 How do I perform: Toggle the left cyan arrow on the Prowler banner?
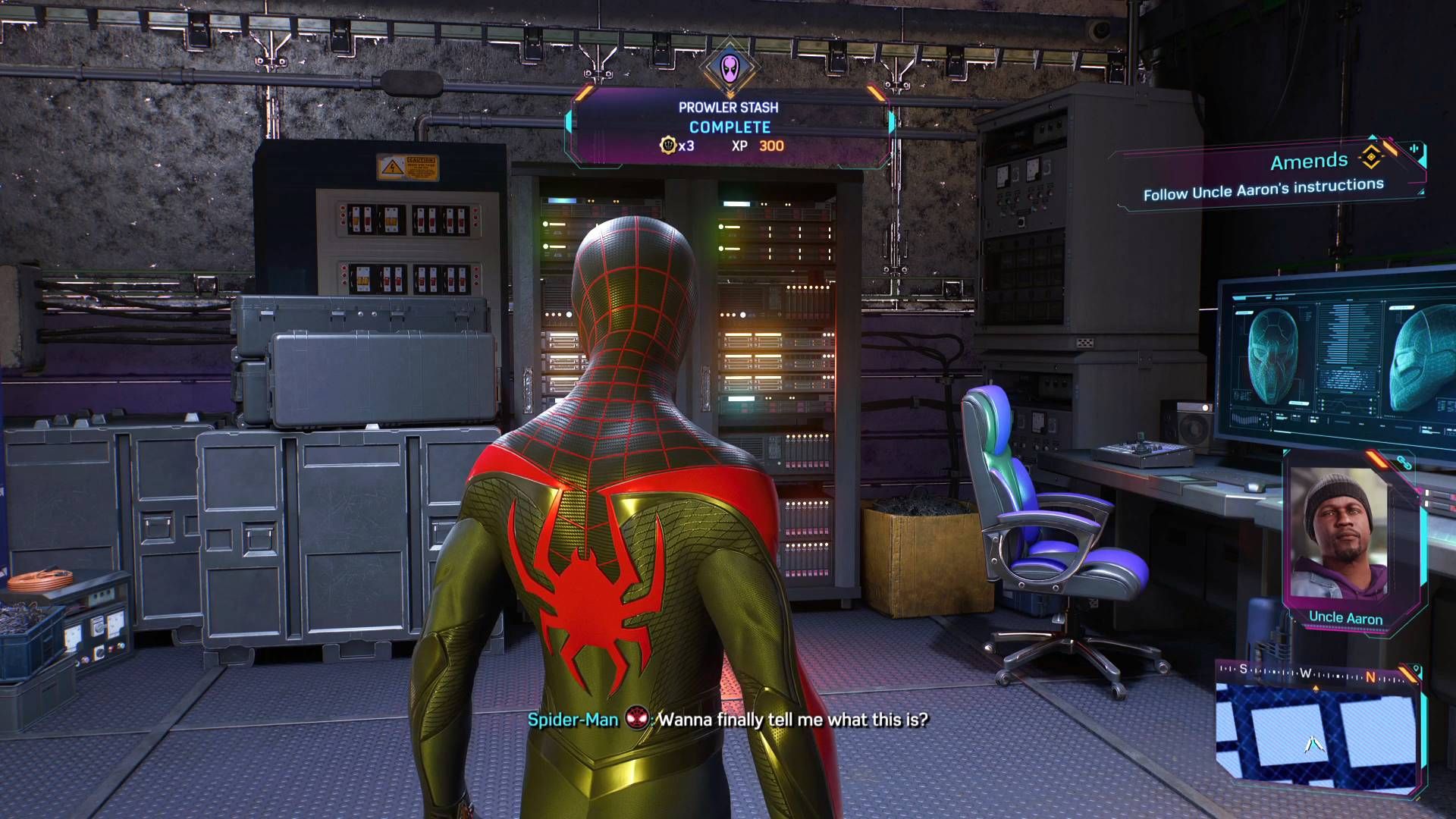[570, 123]
